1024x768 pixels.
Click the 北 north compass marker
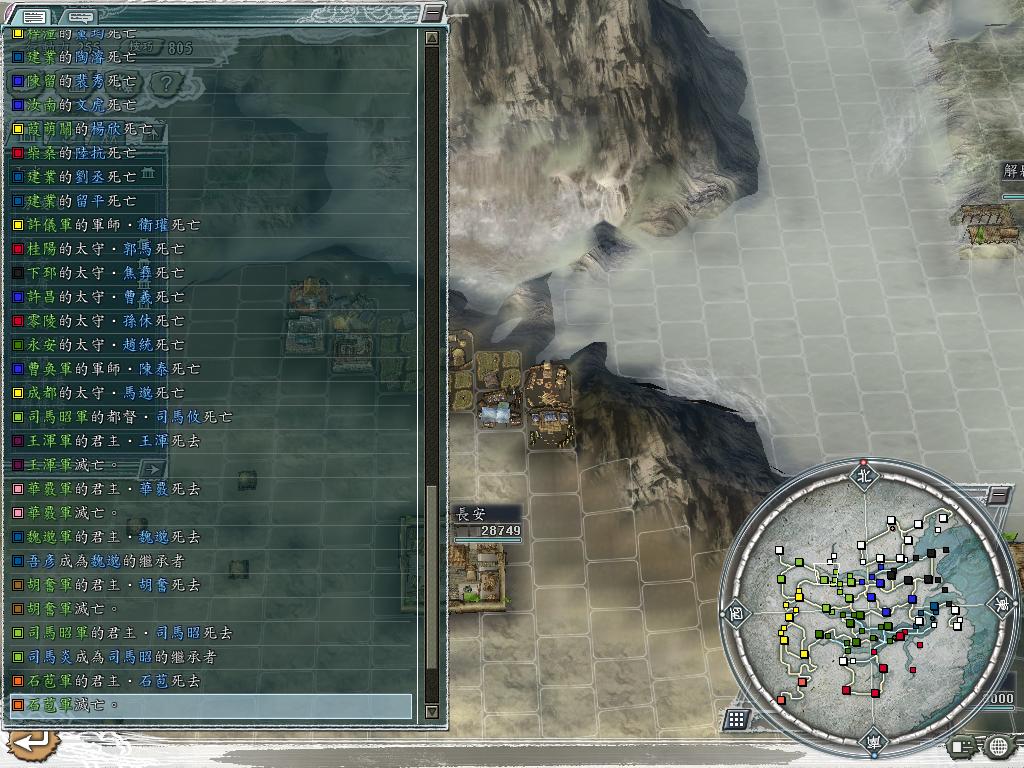(x=863, y=476)
